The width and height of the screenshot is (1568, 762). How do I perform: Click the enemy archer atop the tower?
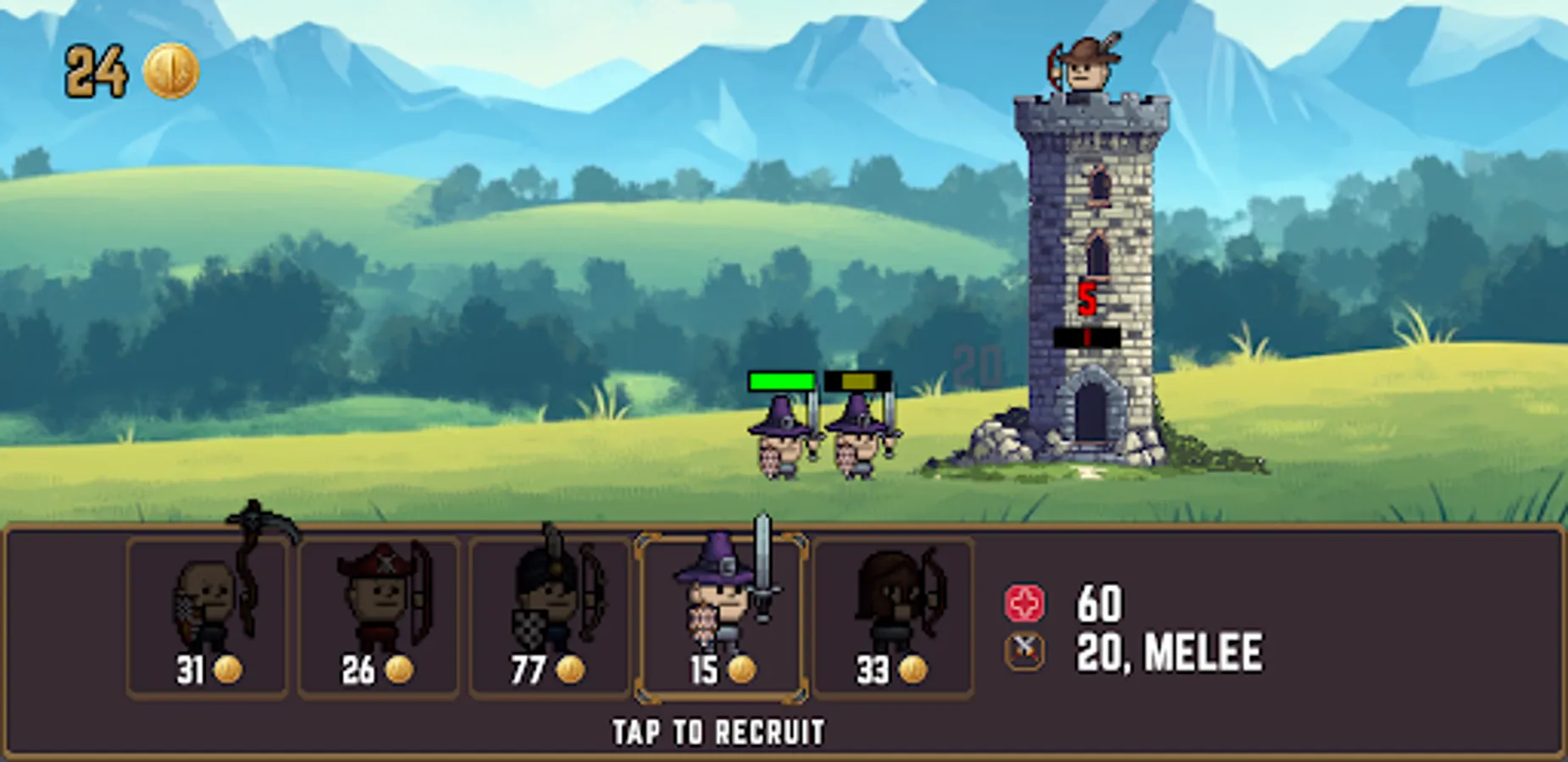(1087, 68)
